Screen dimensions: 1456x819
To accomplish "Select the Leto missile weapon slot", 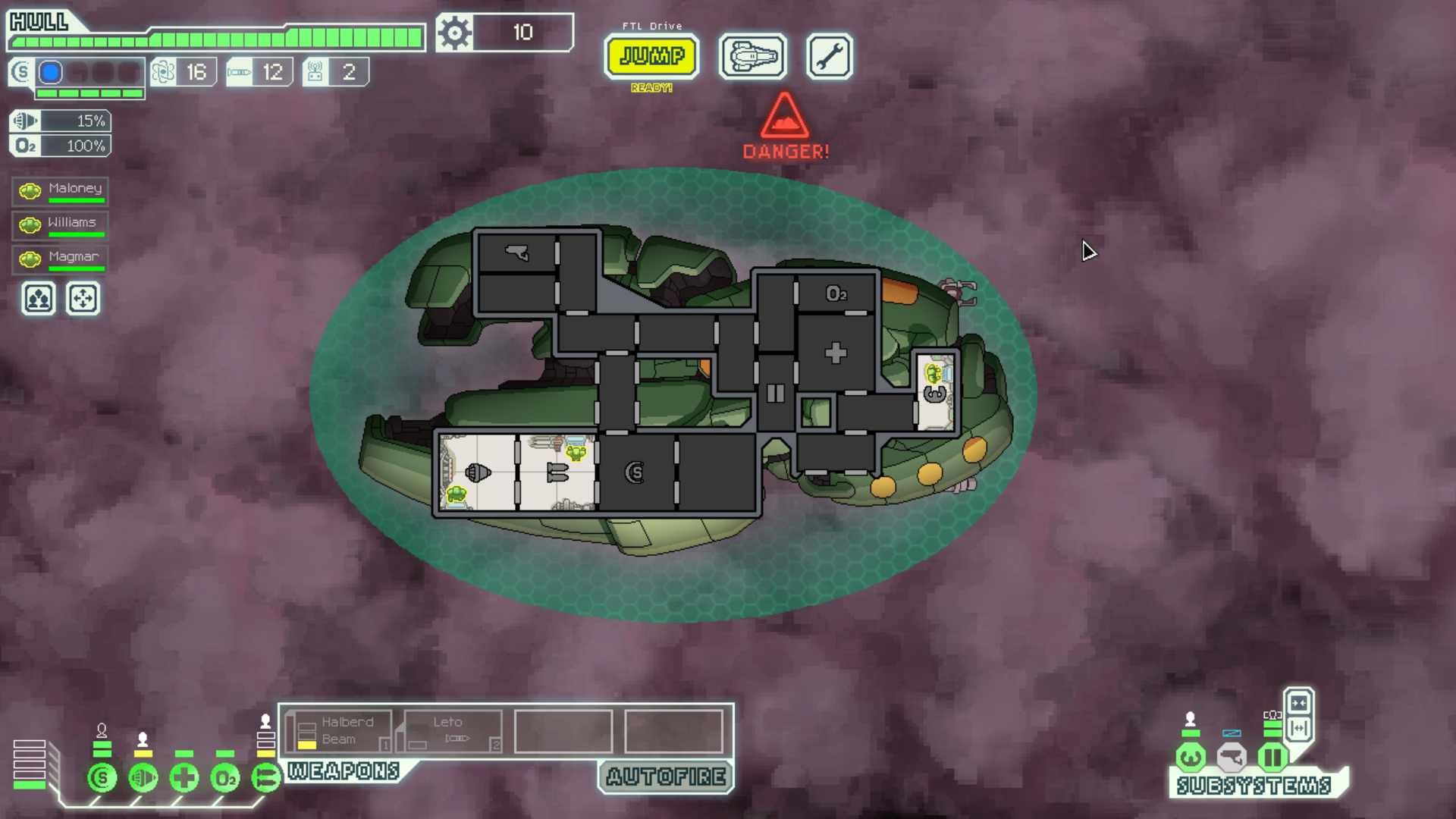I will [x=453, y=731].
